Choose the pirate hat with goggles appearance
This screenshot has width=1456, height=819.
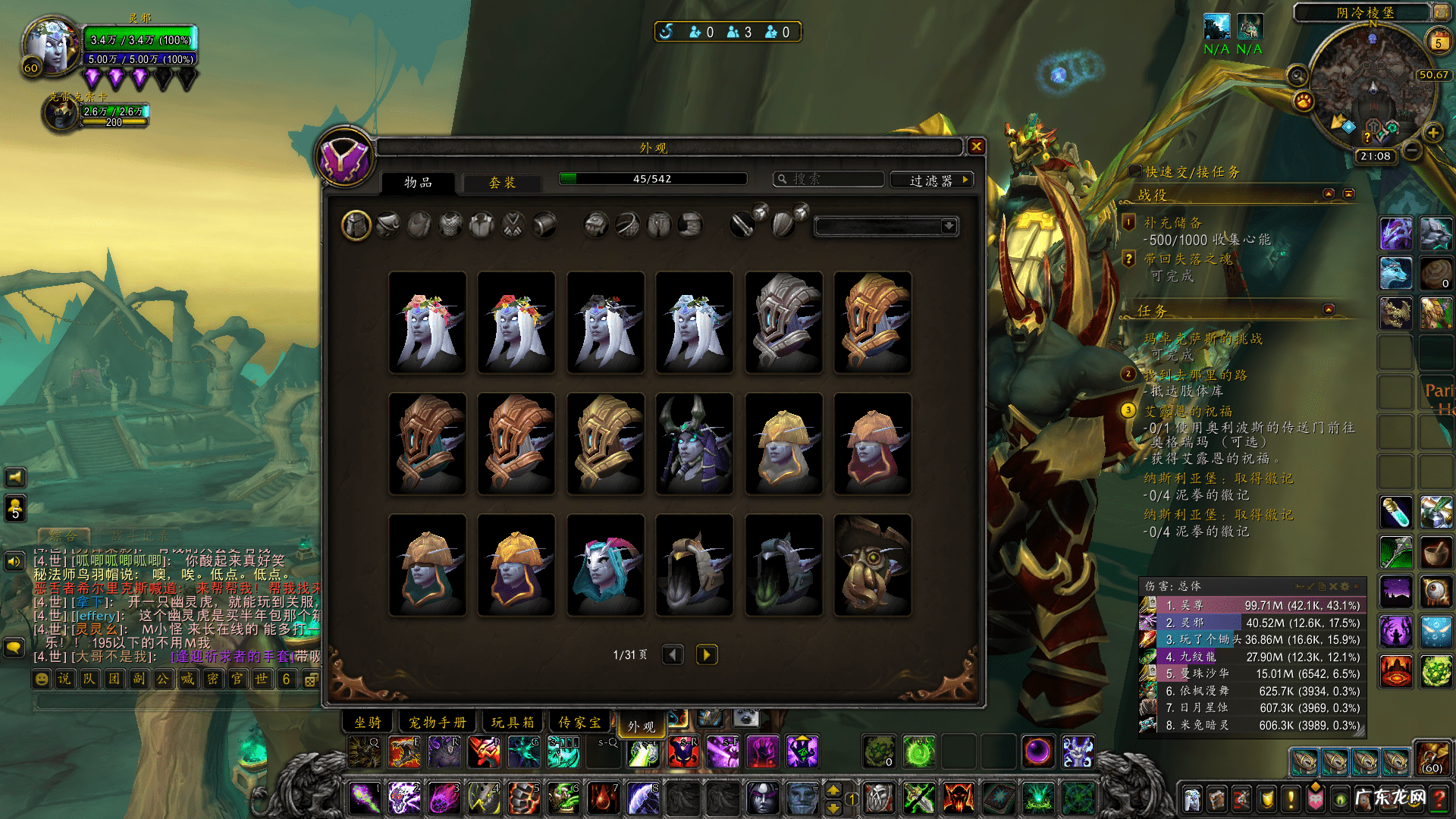(x=872, y=565)
